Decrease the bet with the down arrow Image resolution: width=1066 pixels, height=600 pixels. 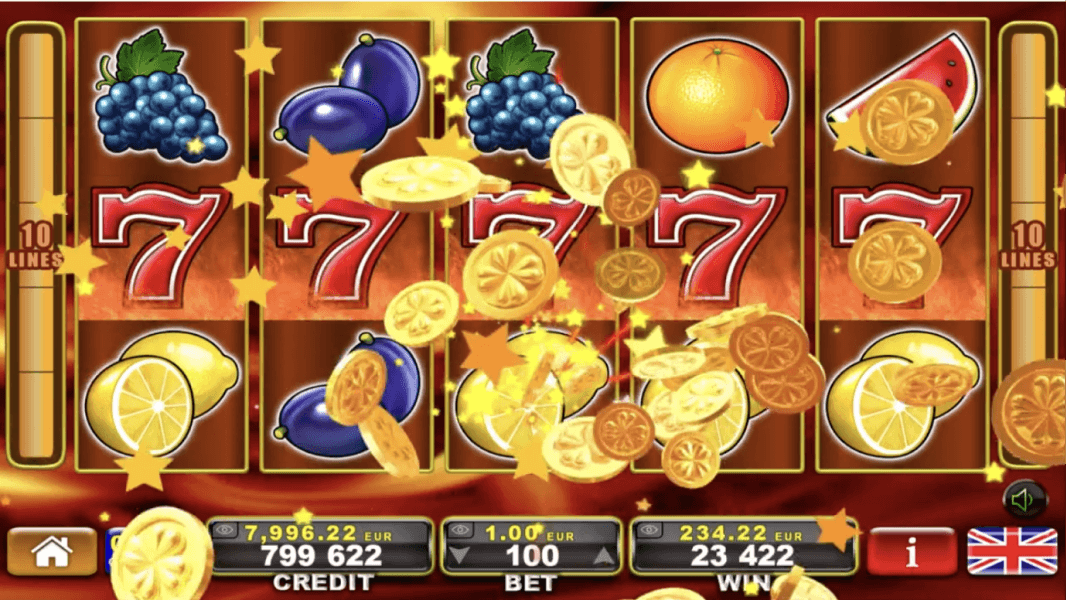pyautogui.click(x=459, y=556)
